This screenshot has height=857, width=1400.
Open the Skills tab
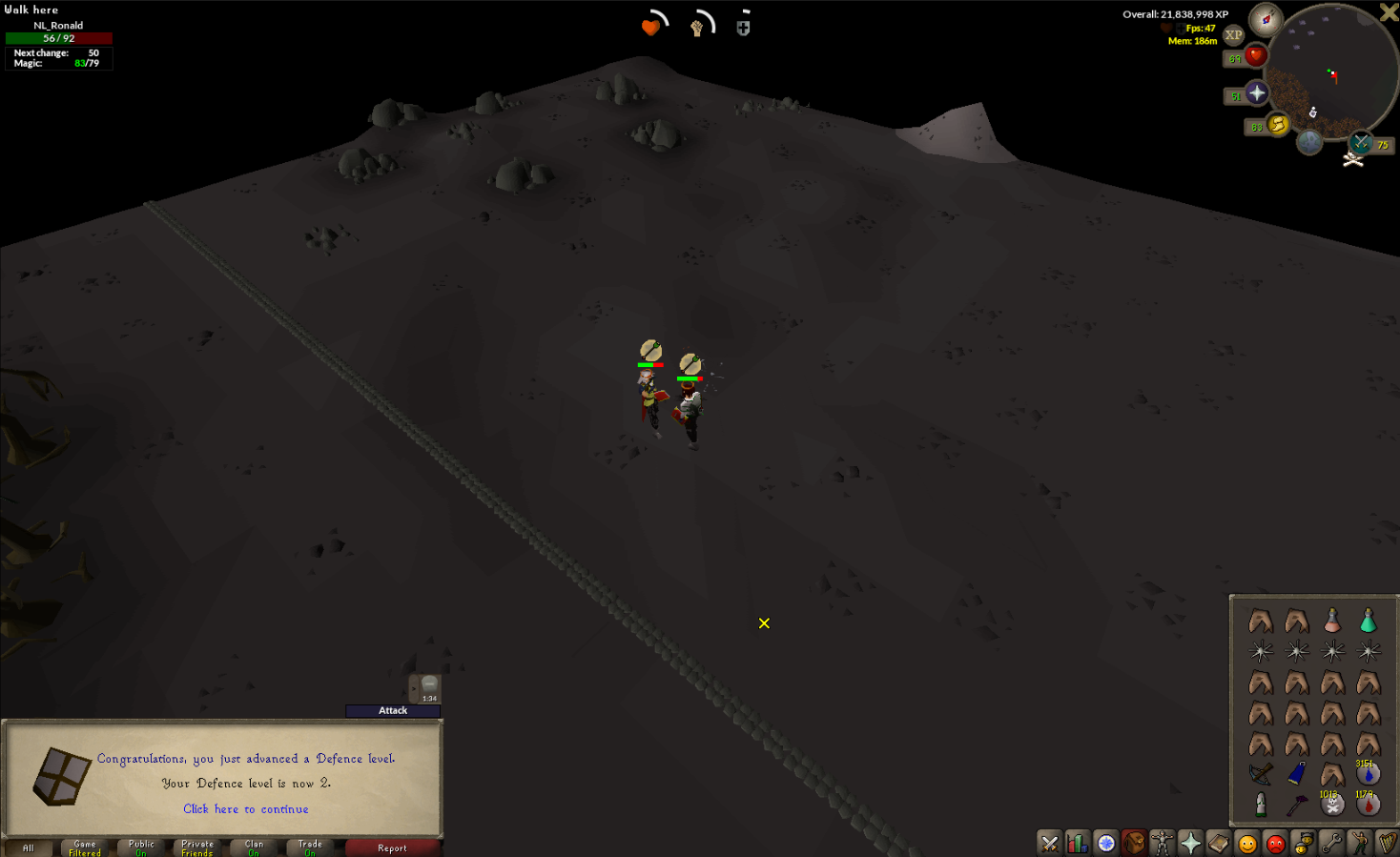click(1077, 843)
